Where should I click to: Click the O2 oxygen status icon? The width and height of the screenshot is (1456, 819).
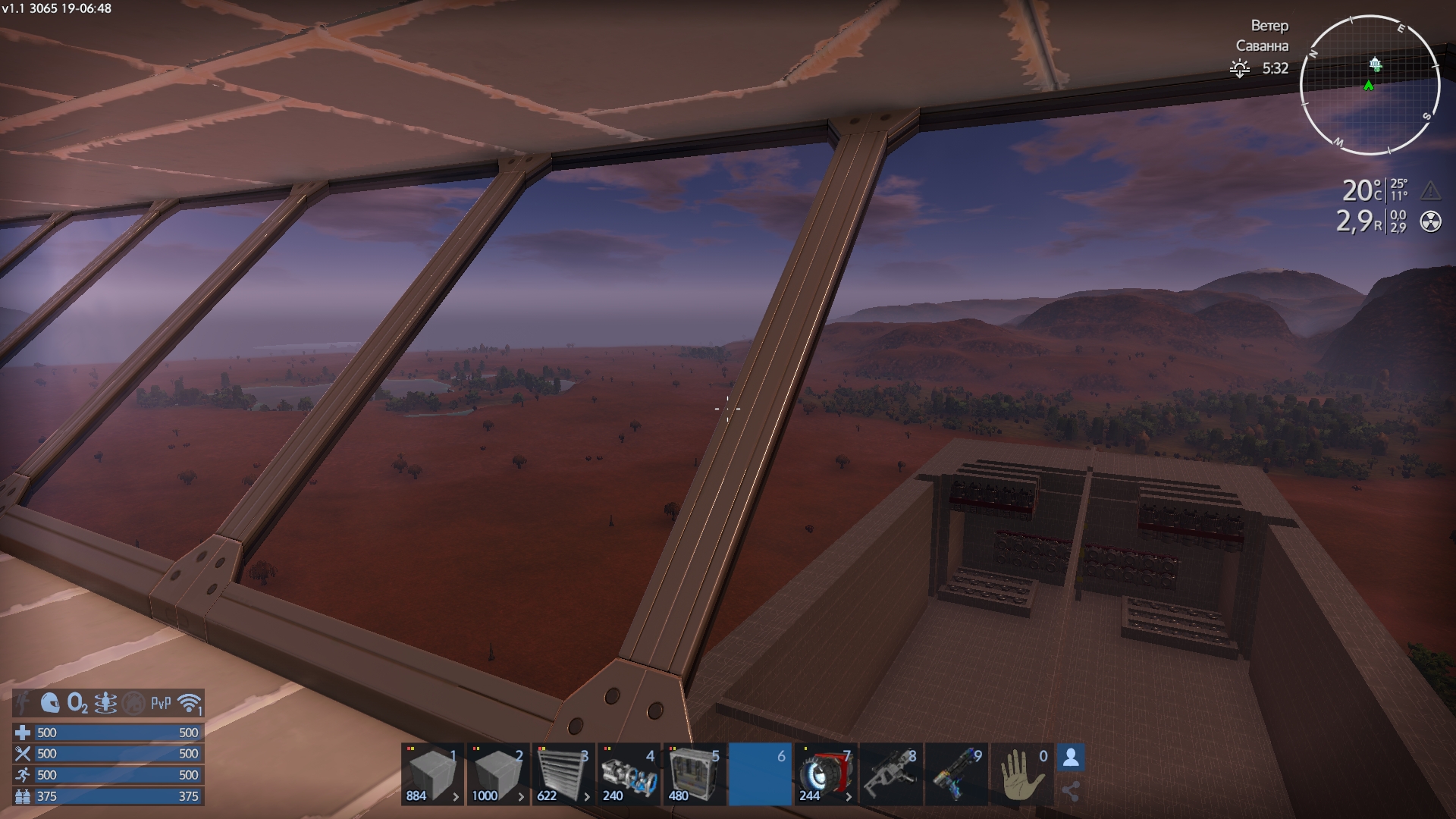(77, 703)
